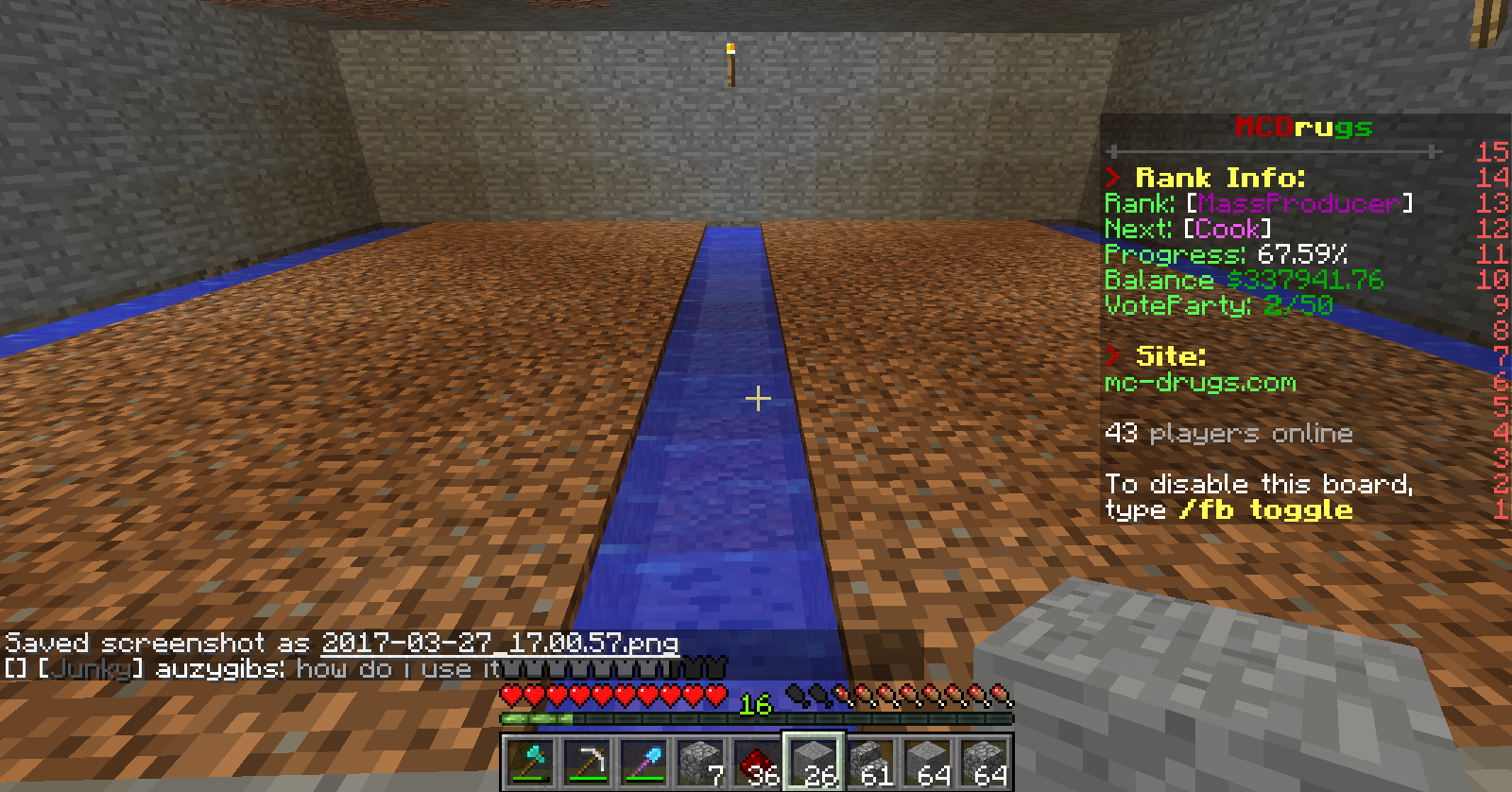Click the highlighted stone stack of 26
Viewport: 1512px width, 792px height.
click(814, 762)
